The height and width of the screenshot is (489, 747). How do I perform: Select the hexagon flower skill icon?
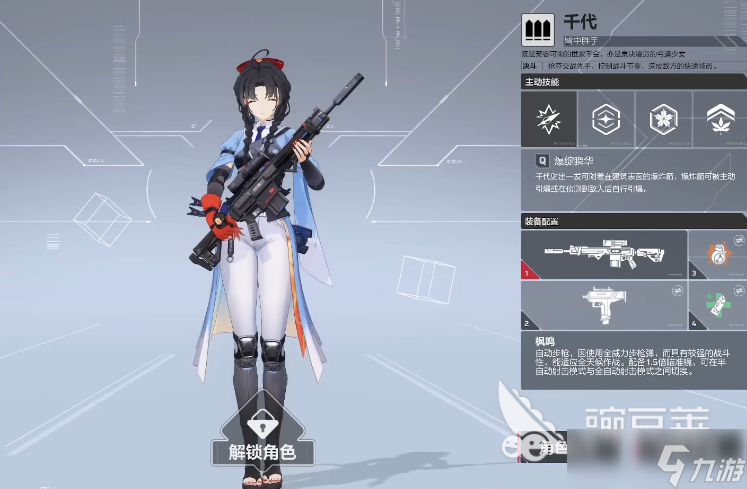pos(662,121)
